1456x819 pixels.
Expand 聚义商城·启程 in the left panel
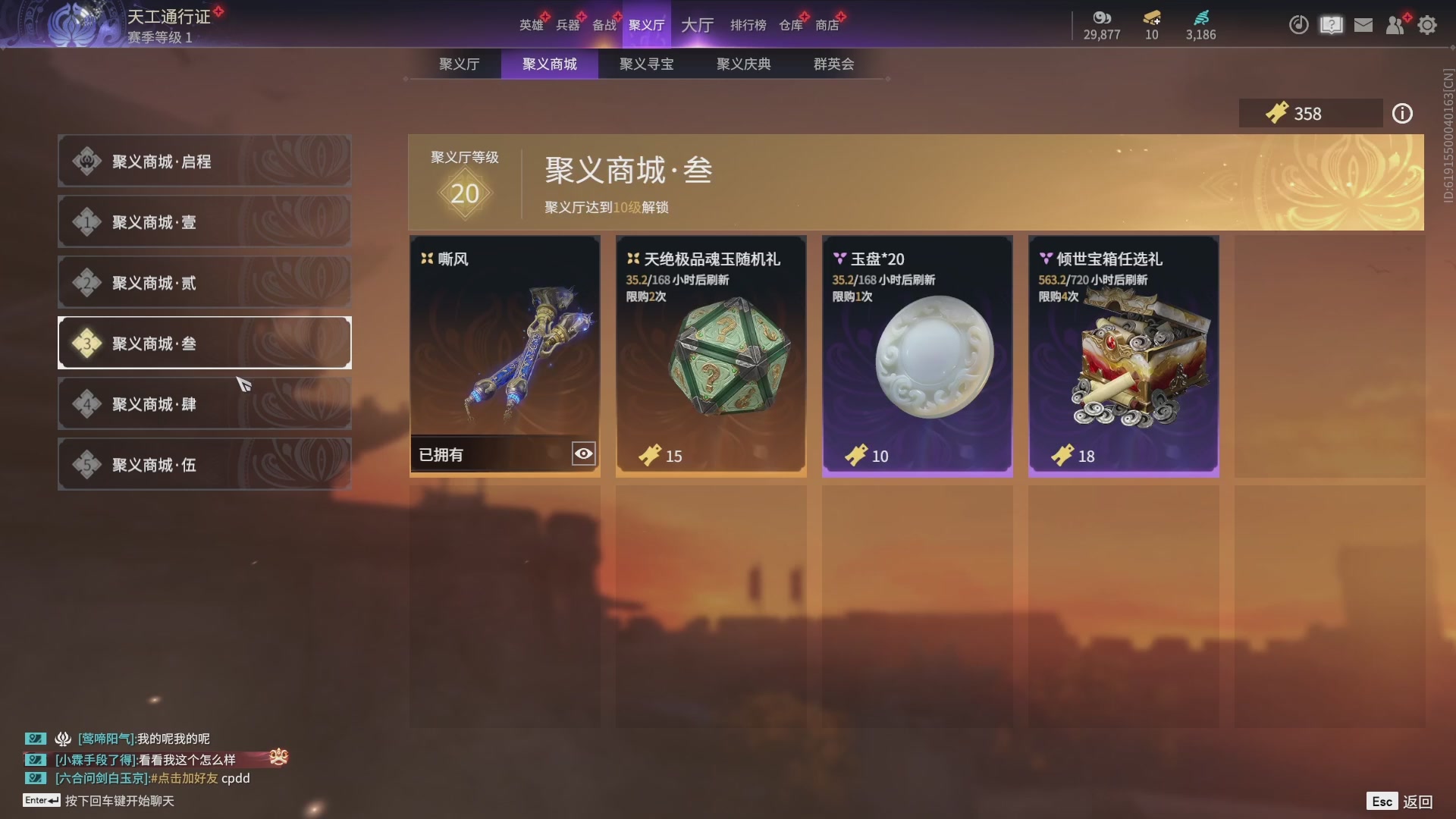point(203,161)
